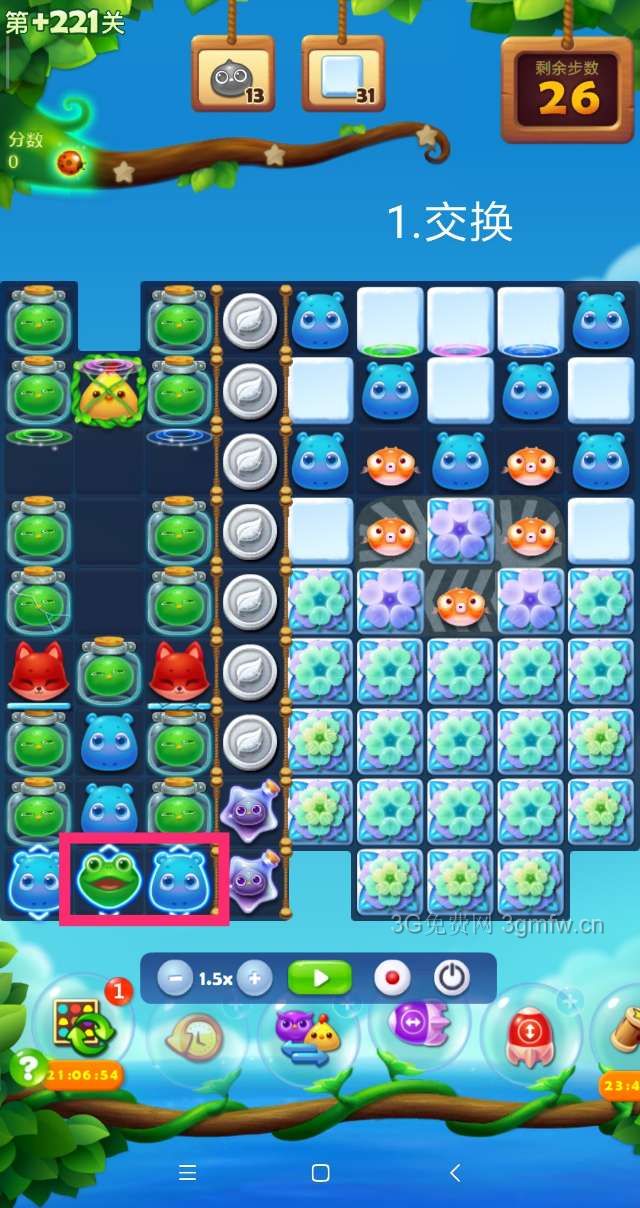Viewport: 640px width, 1208px height.
Task: Increase playback speed with plus button
Action: tap(255, 978)
